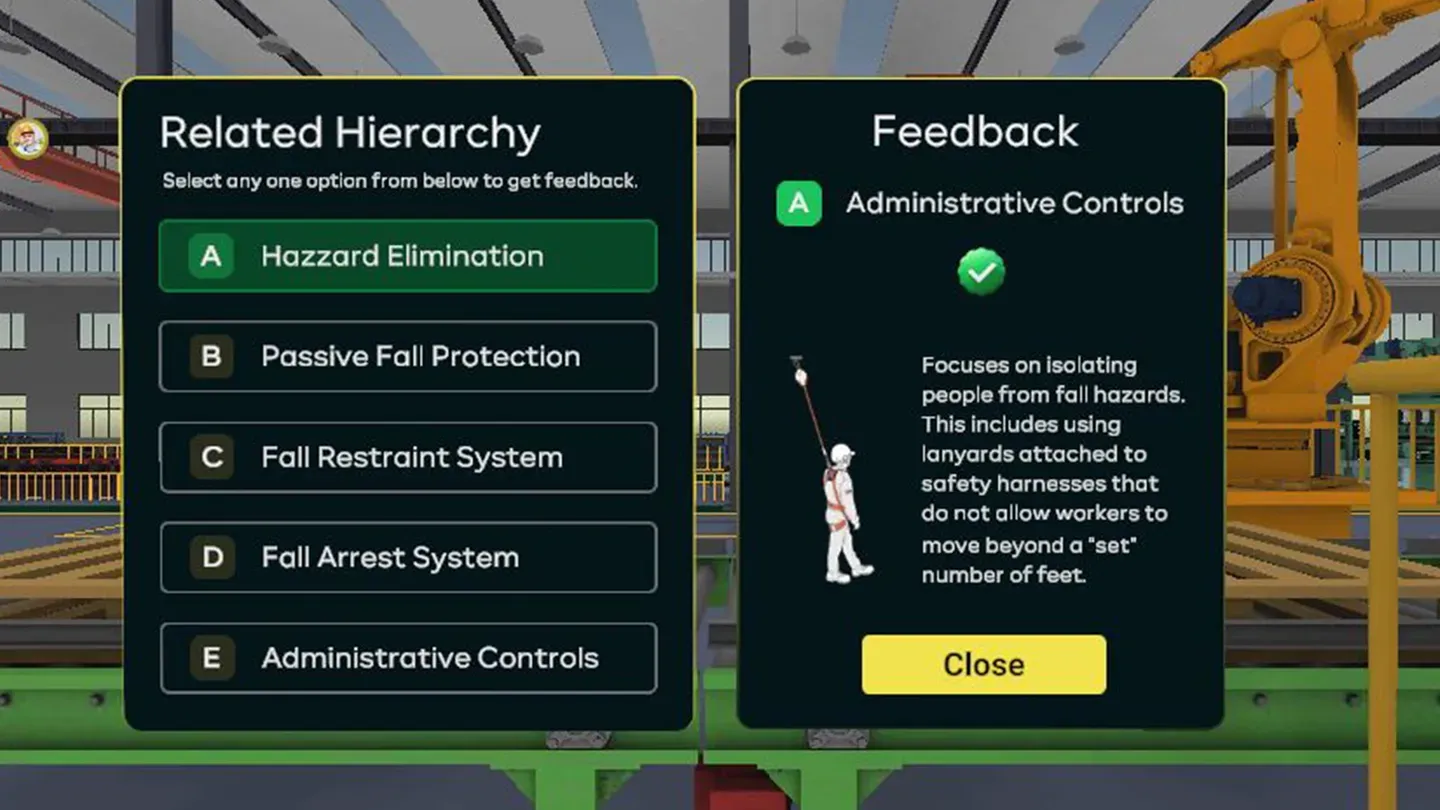Select the Administrative Controls option

(408, 658)
